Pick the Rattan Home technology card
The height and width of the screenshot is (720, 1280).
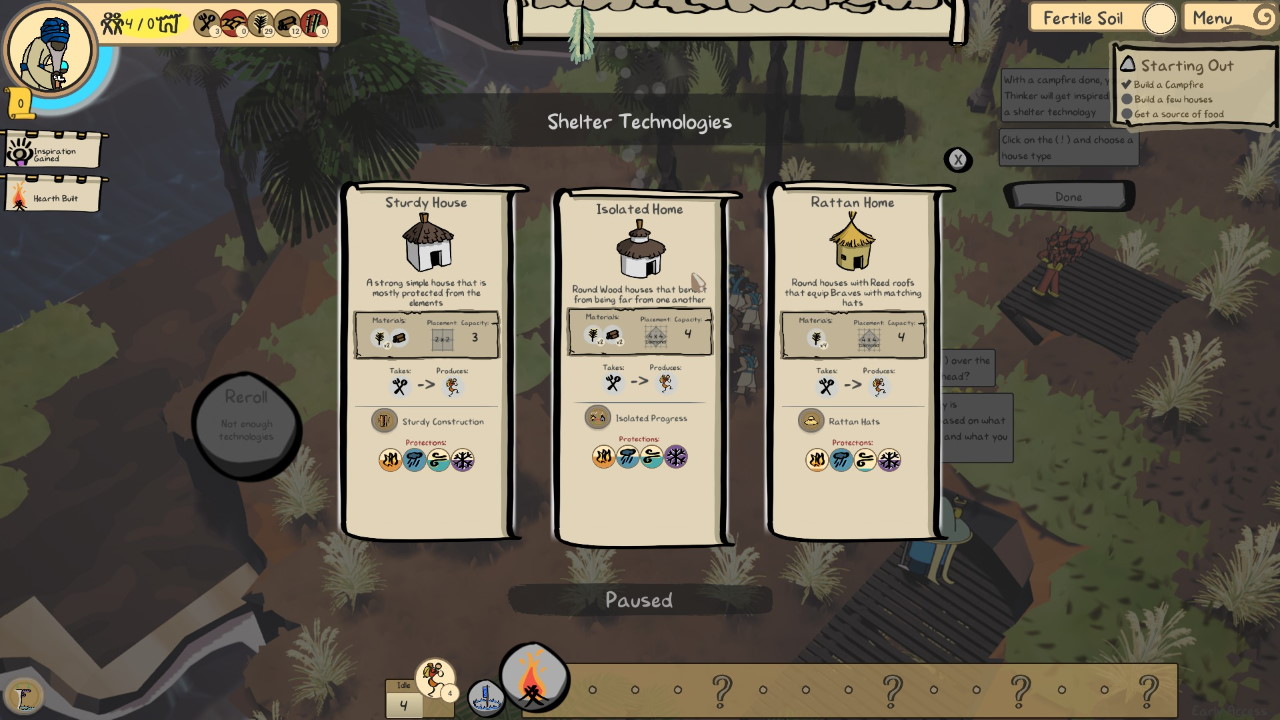[853, 360]
